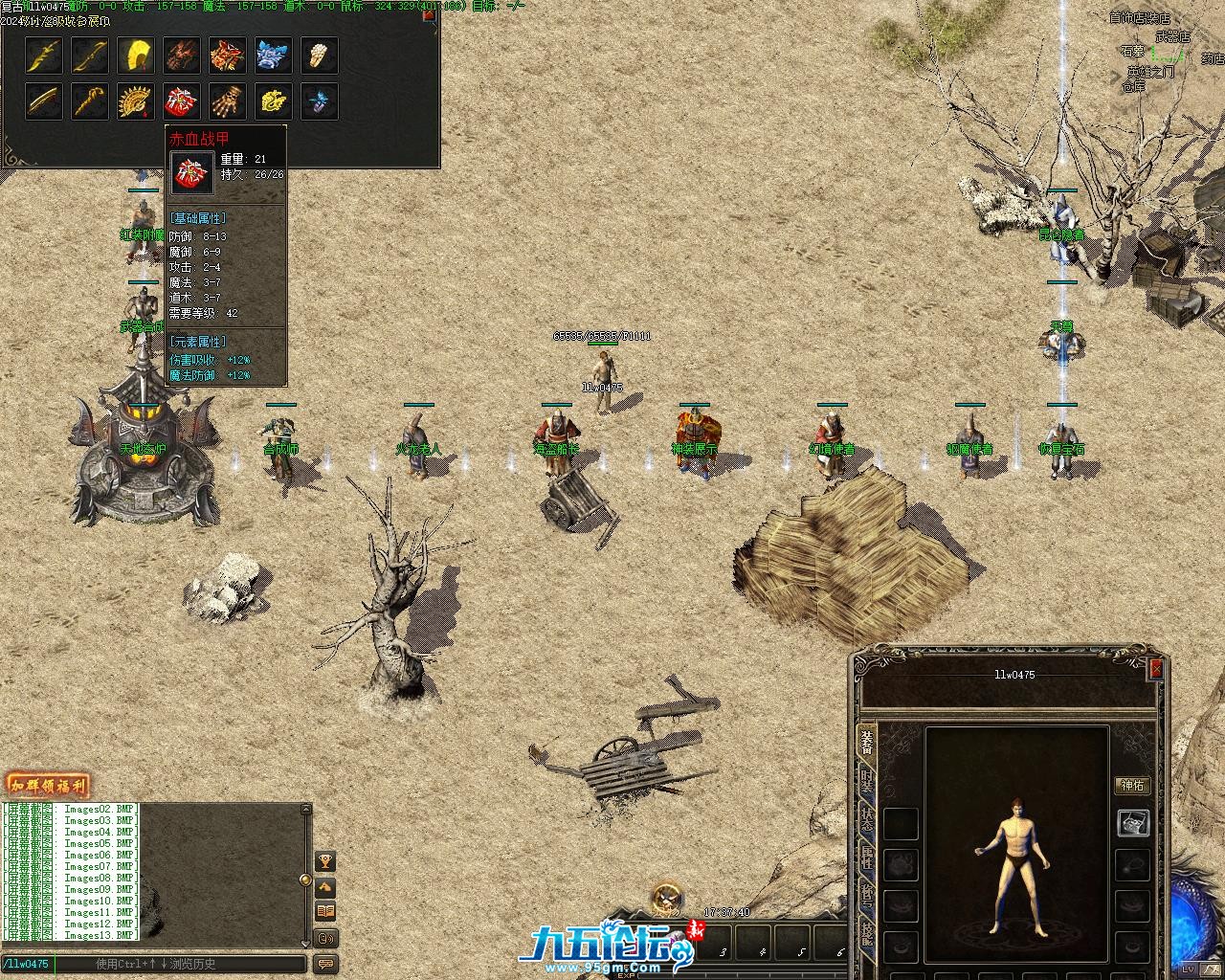
Task: Click the 神佑 button
Action: tap(1132, 786)
